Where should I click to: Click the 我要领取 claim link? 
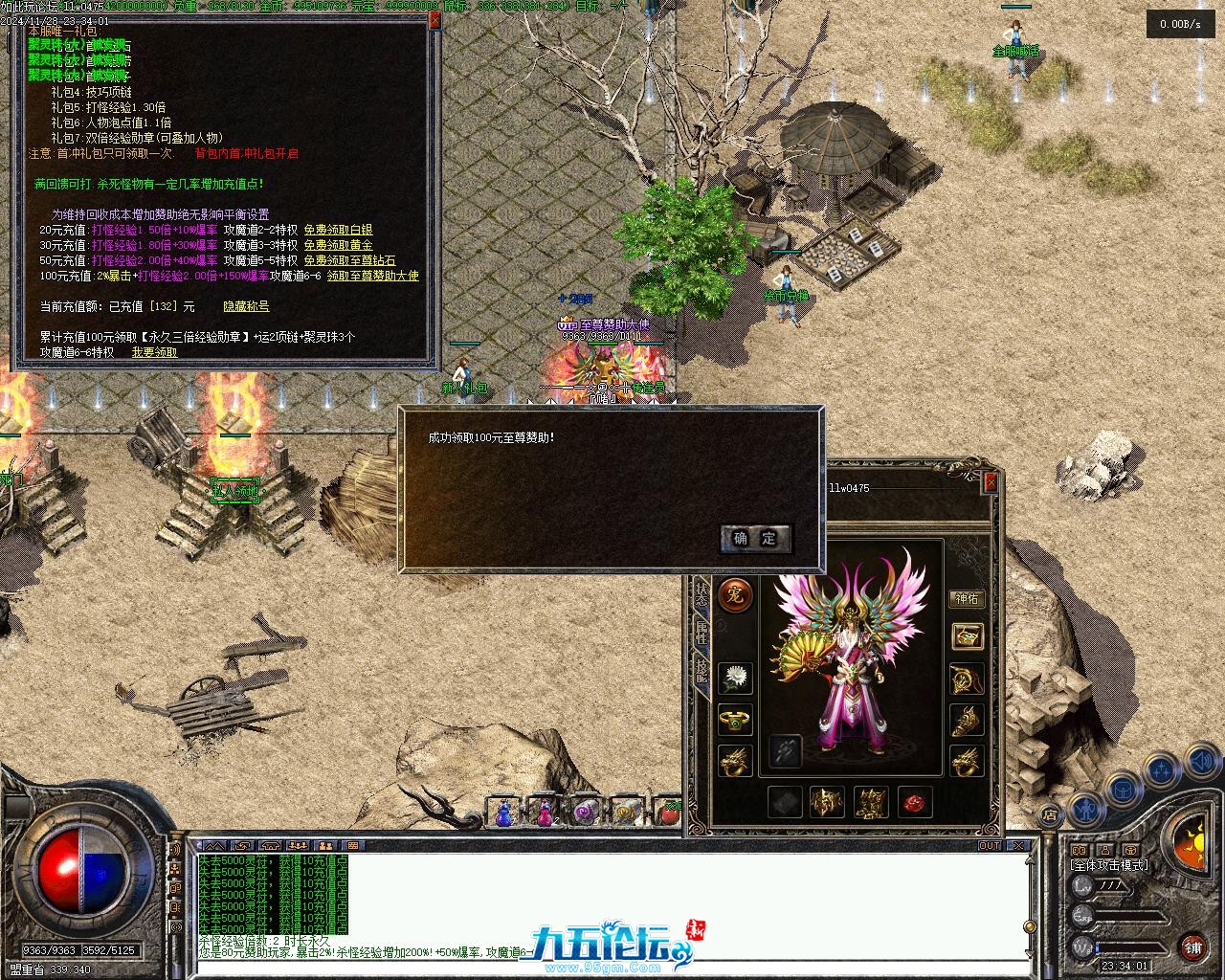[x=154, y=352]
